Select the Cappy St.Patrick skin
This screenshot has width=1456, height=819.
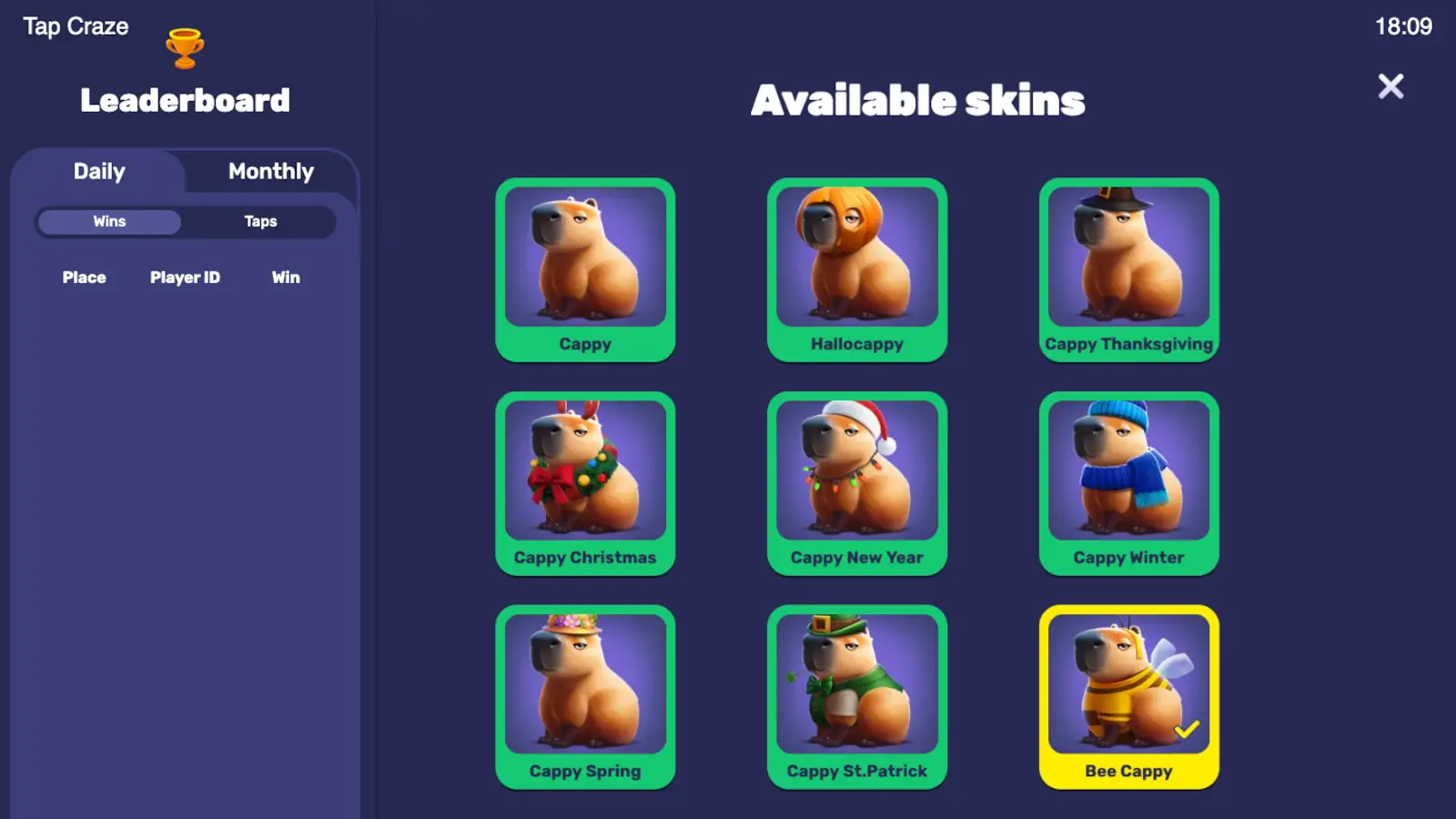[857, 697]
